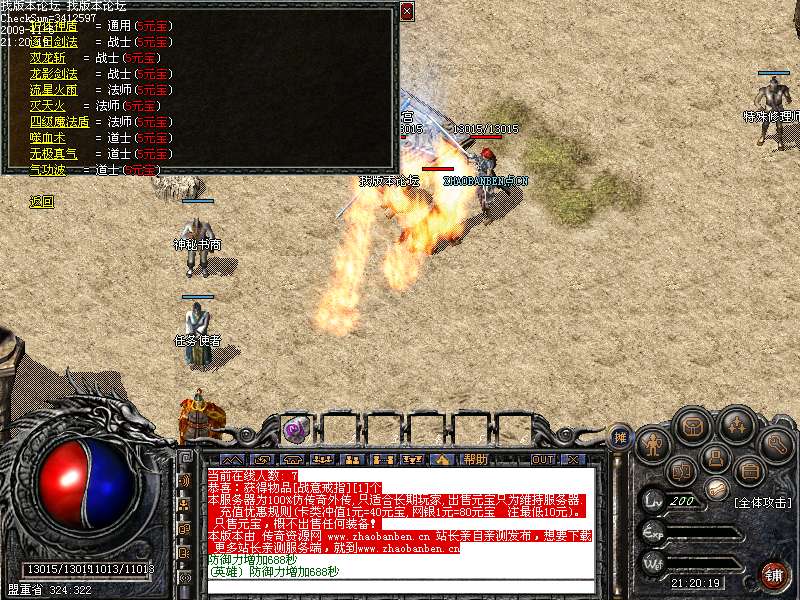Open the 帮助 help button
This screenshot has width=800, height=600.
tap(475, 460)
